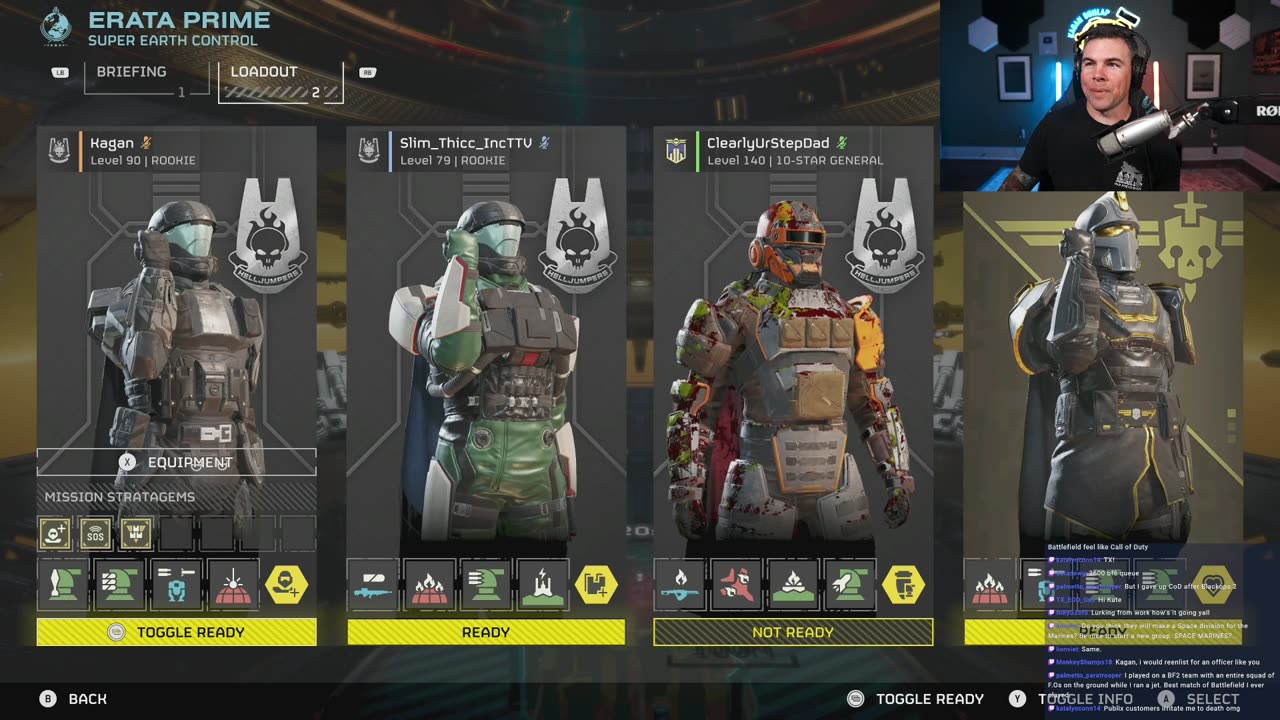1280x720 pixels.
Task: Choose the SOS beacon mission stratagem
Action: click(x=95, y=534)
